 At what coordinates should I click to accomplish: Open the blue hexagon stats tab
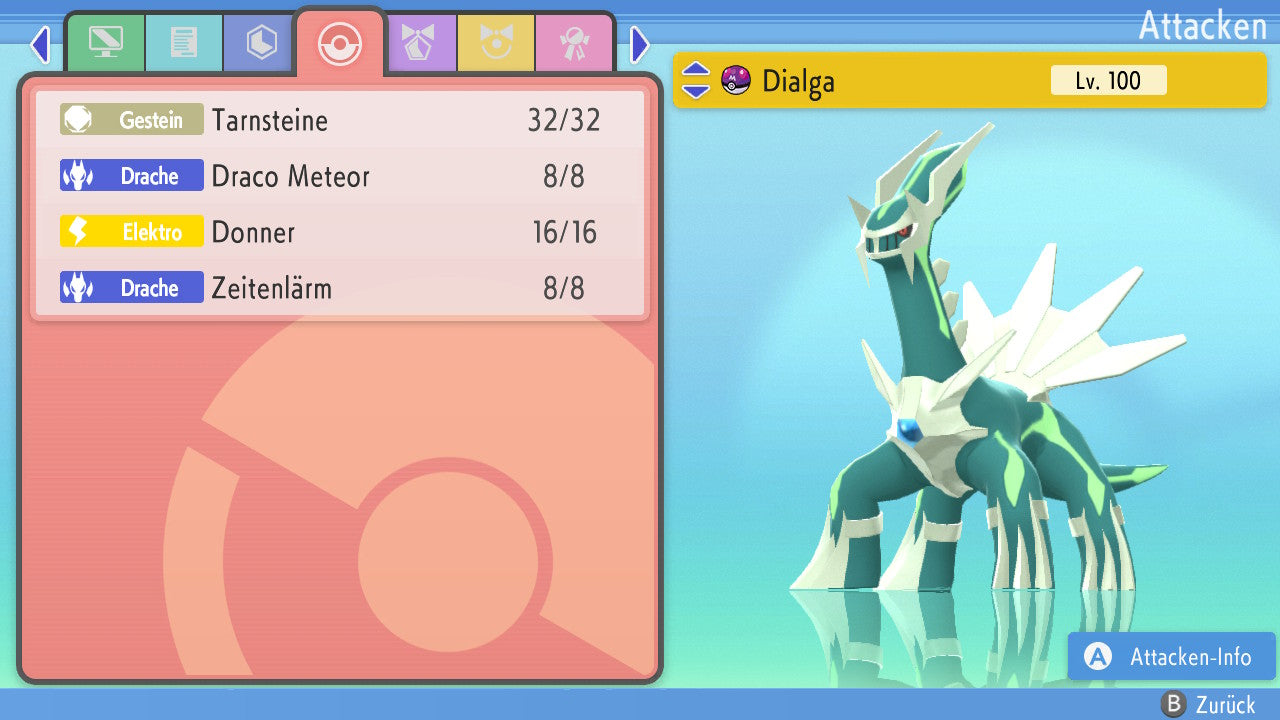point(262,43)
